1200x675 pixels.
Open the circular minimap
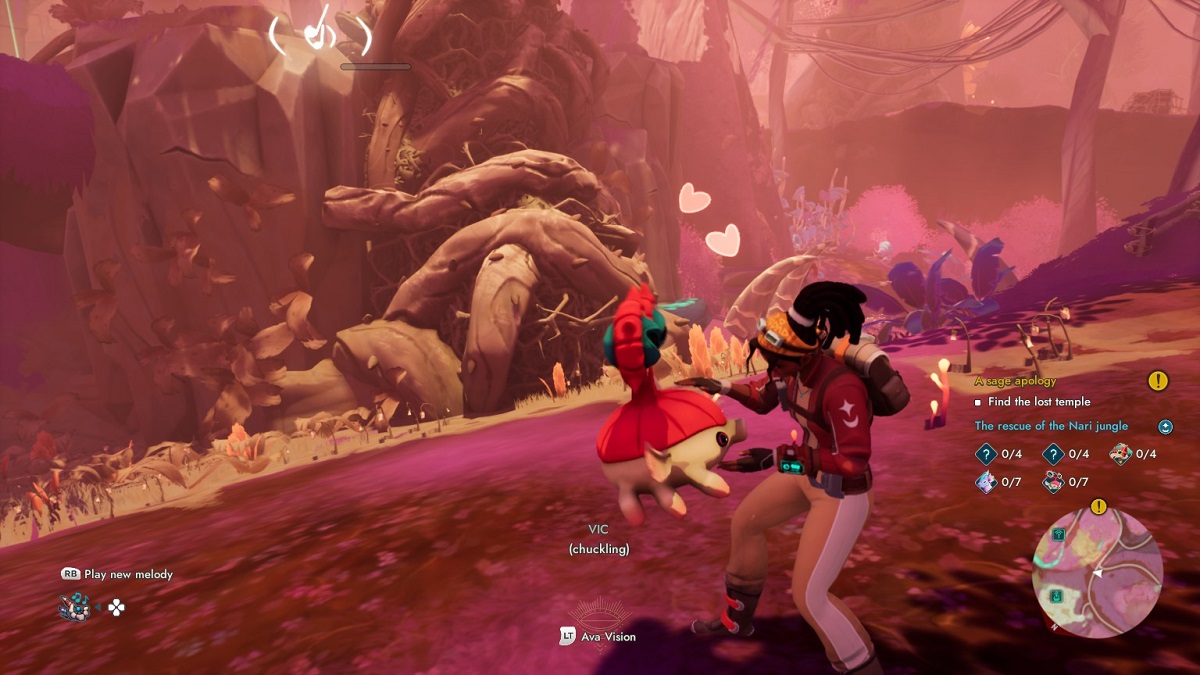point(1097,573)
